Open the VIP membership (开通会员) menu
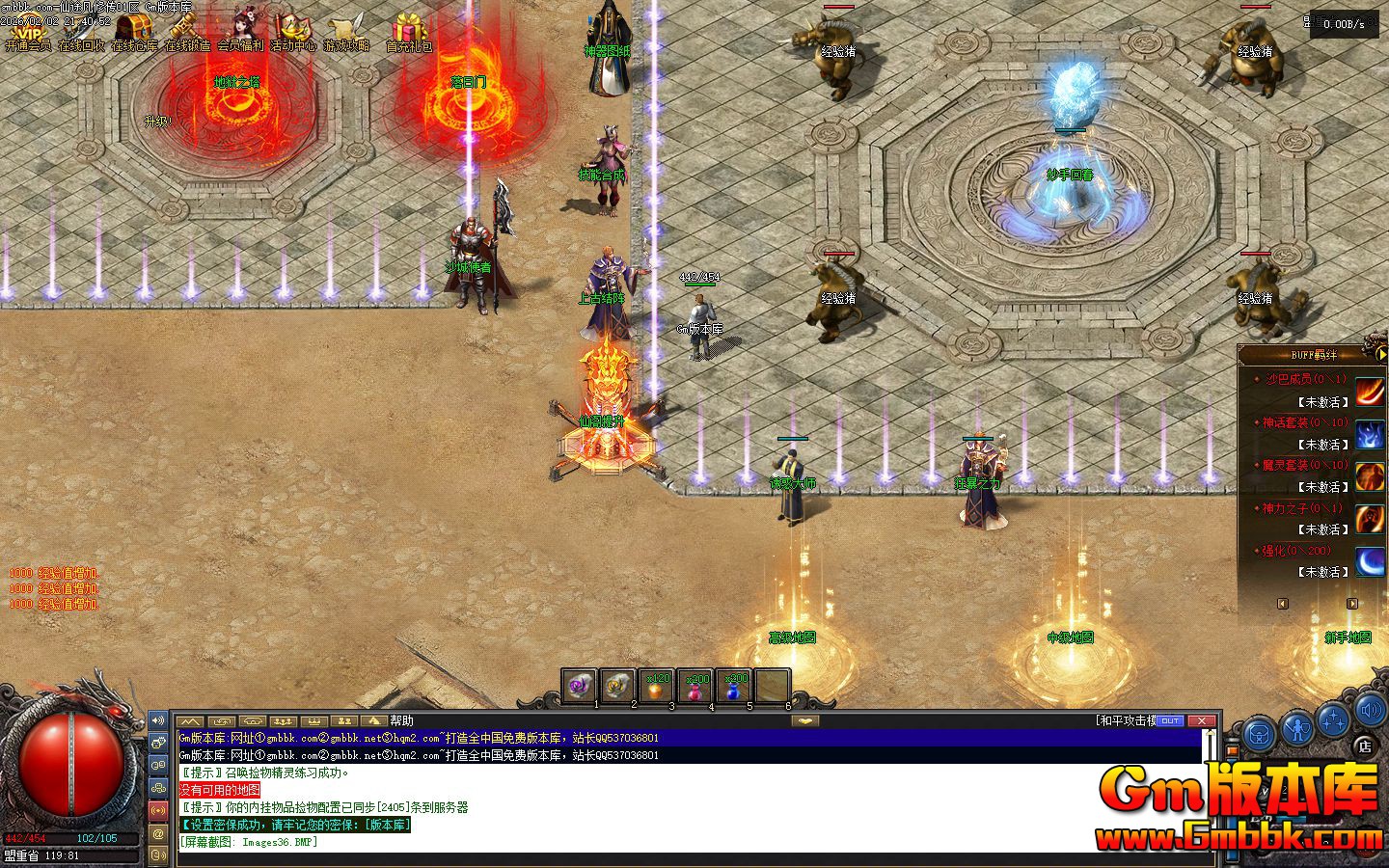 28,30
